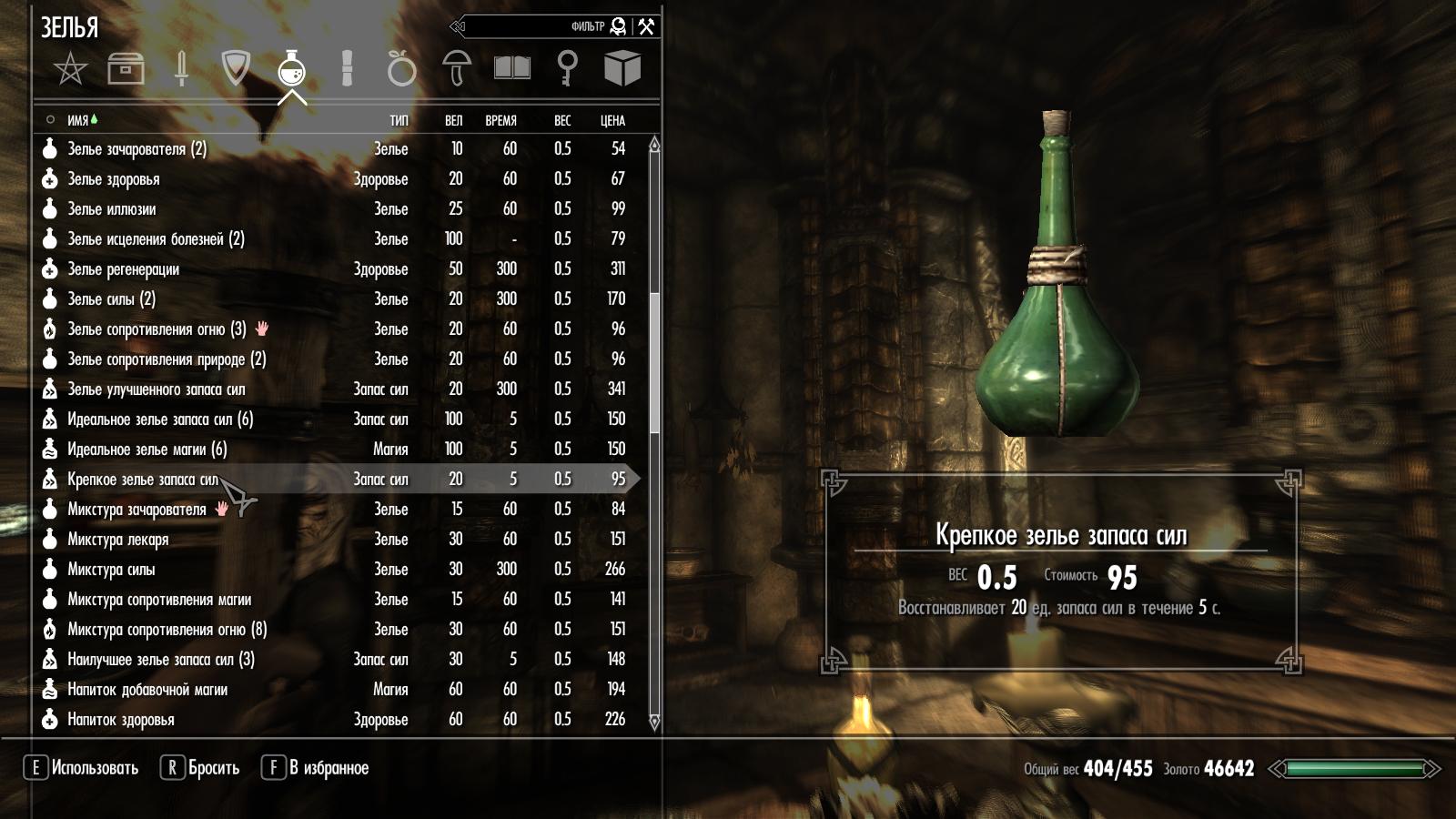Pick Идеальное зелье магии (6)
The width and height of the screenshot is (1456, 819).
coord(147,450)
